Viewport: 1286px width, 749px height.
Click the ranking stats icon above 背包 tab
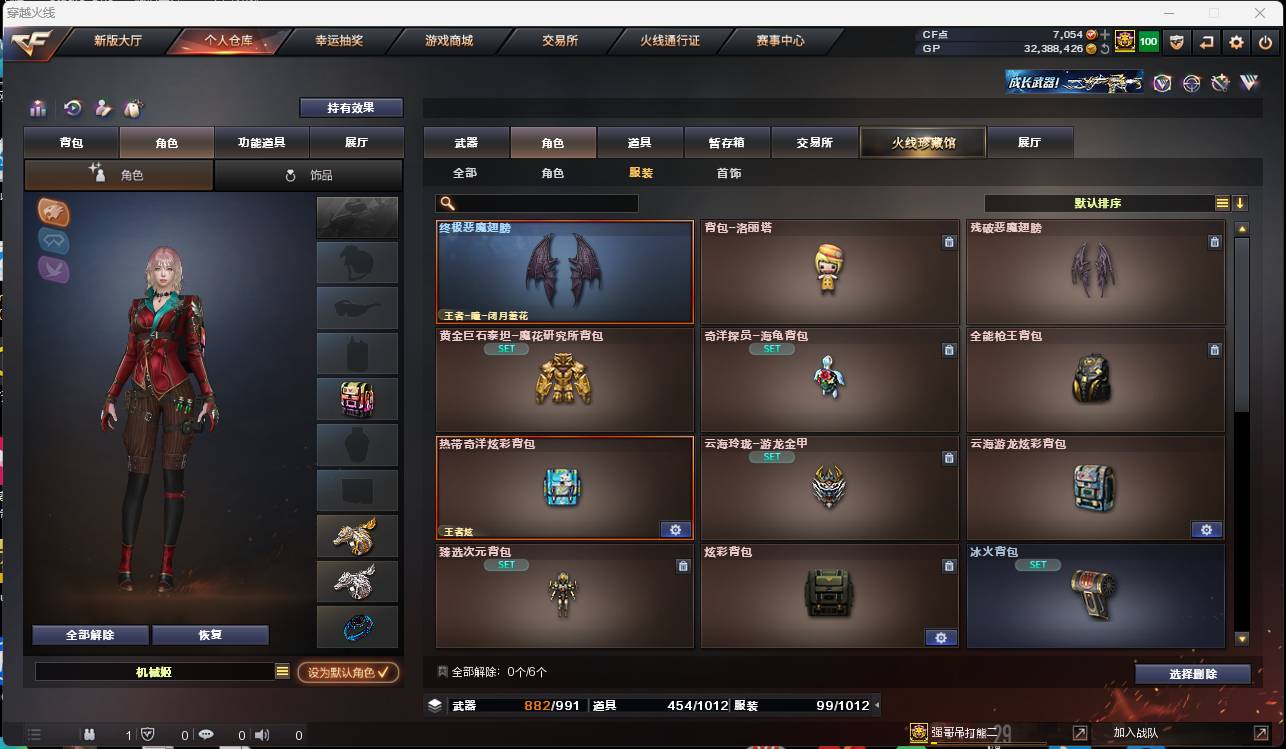click(37, 108)
